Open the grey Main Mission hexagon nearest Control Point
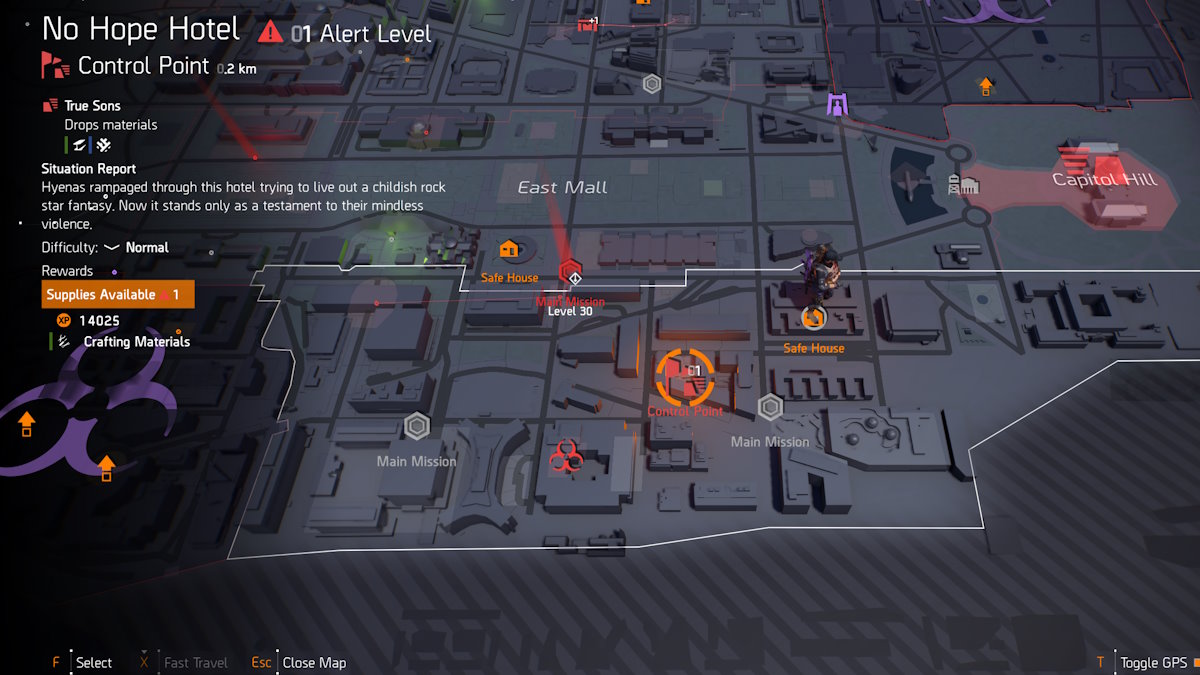Screen dimensions: 1200x675 click(x=769, y=408)
